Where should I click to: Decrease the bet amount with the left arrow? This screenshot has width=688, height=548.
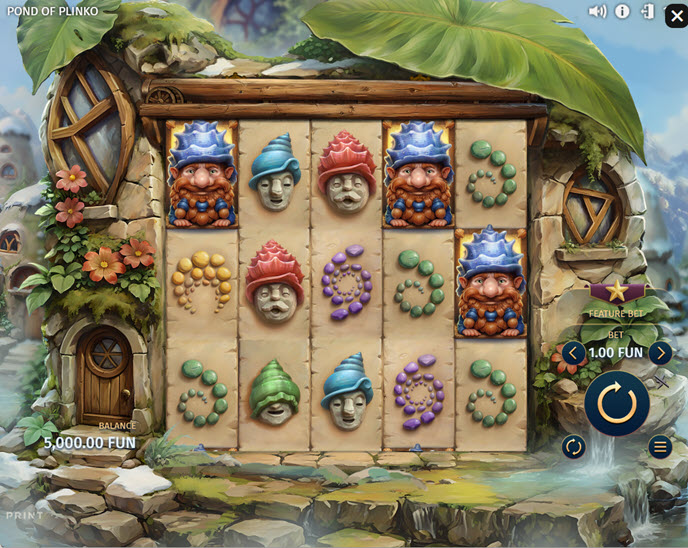(573, 352)
